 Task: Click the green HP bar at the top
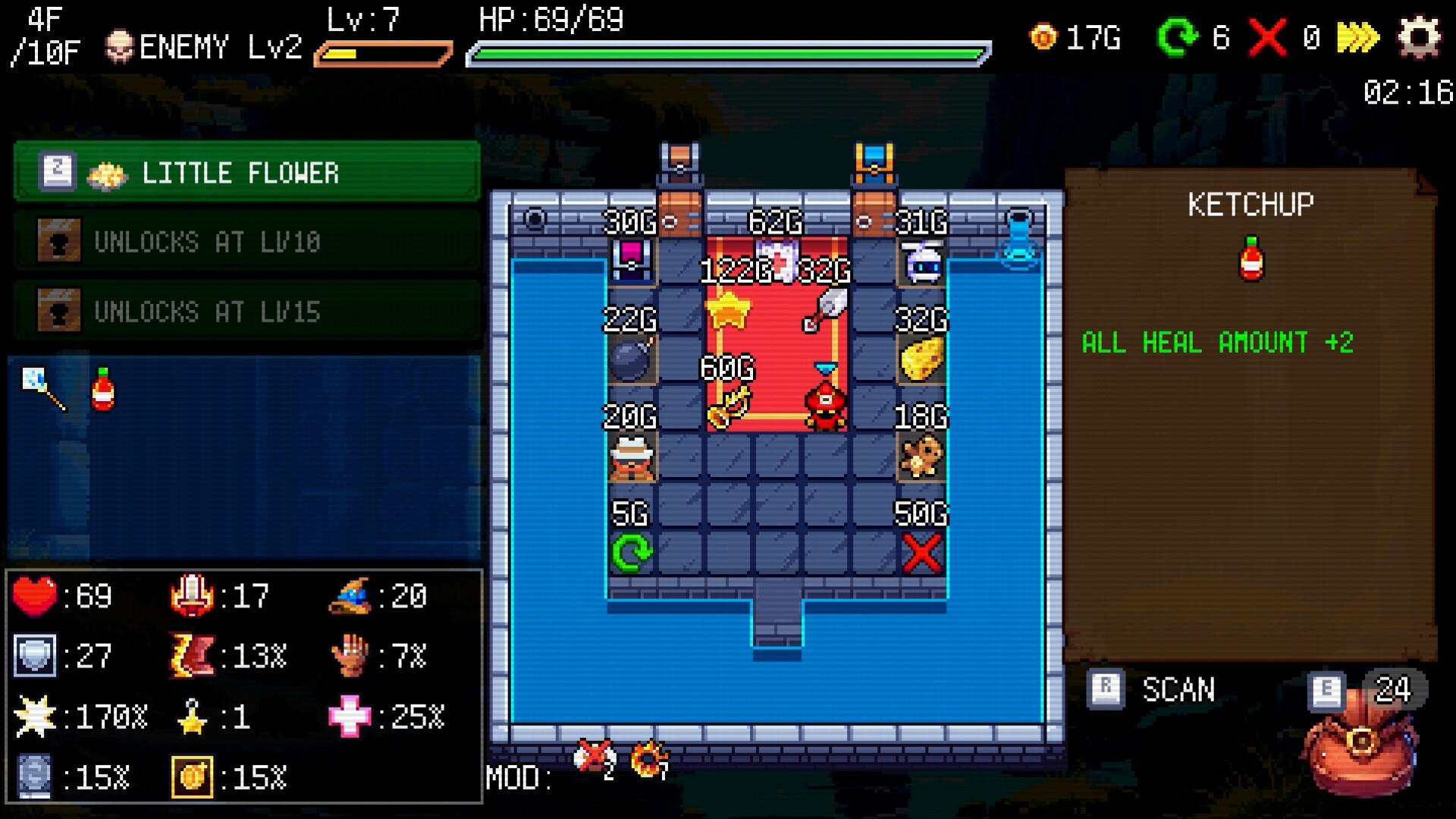(x=728, y=53)
